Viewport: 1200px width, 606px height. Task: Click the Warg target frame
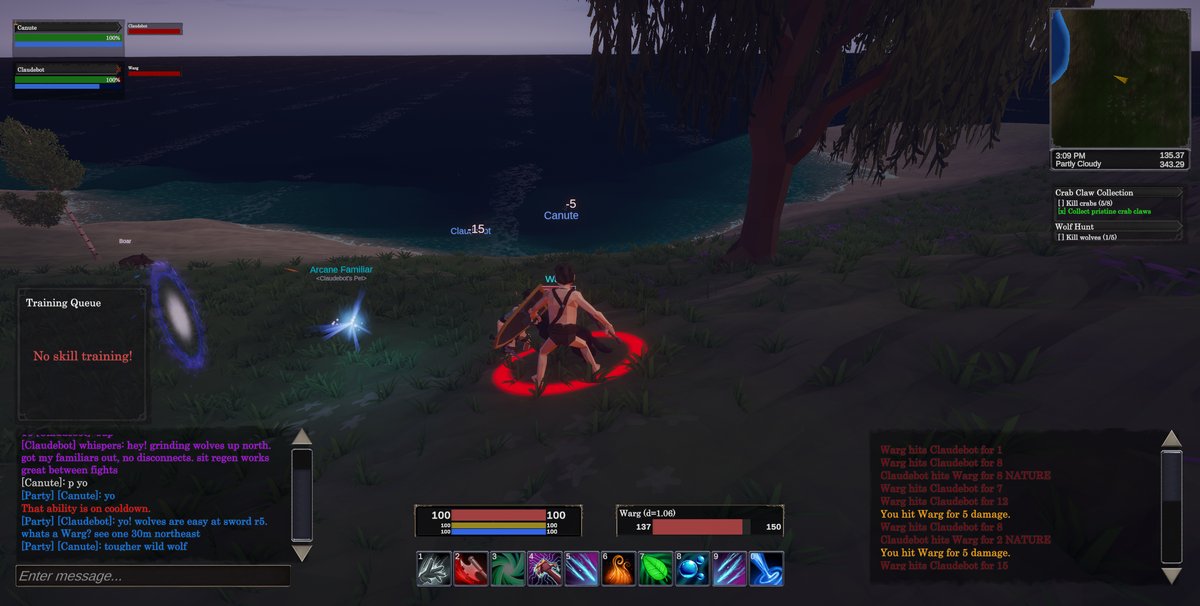tap(699, 521)
